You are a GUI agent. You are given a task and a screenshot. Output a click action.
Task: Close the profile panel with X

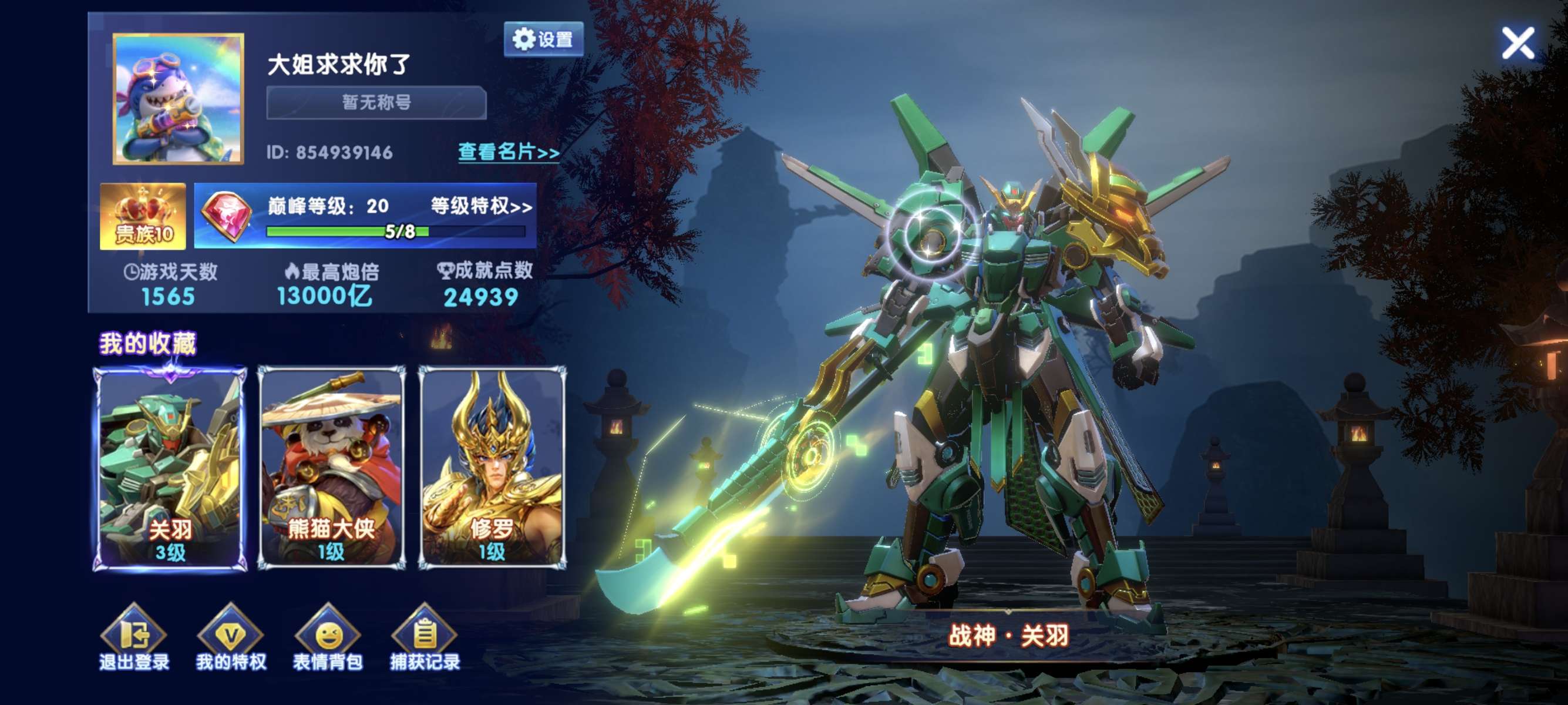tap(1517, 43)
